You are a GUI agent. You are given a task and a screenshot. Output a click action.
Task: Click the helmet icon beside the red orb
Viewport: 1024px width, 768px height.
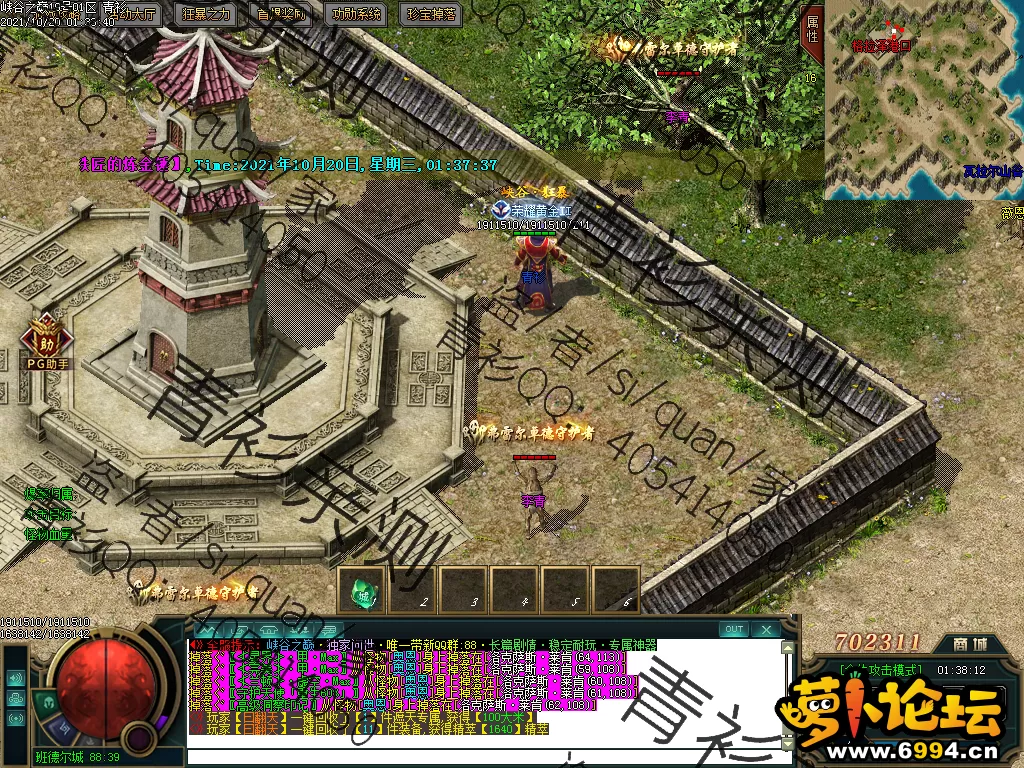(x=47, y=702)
